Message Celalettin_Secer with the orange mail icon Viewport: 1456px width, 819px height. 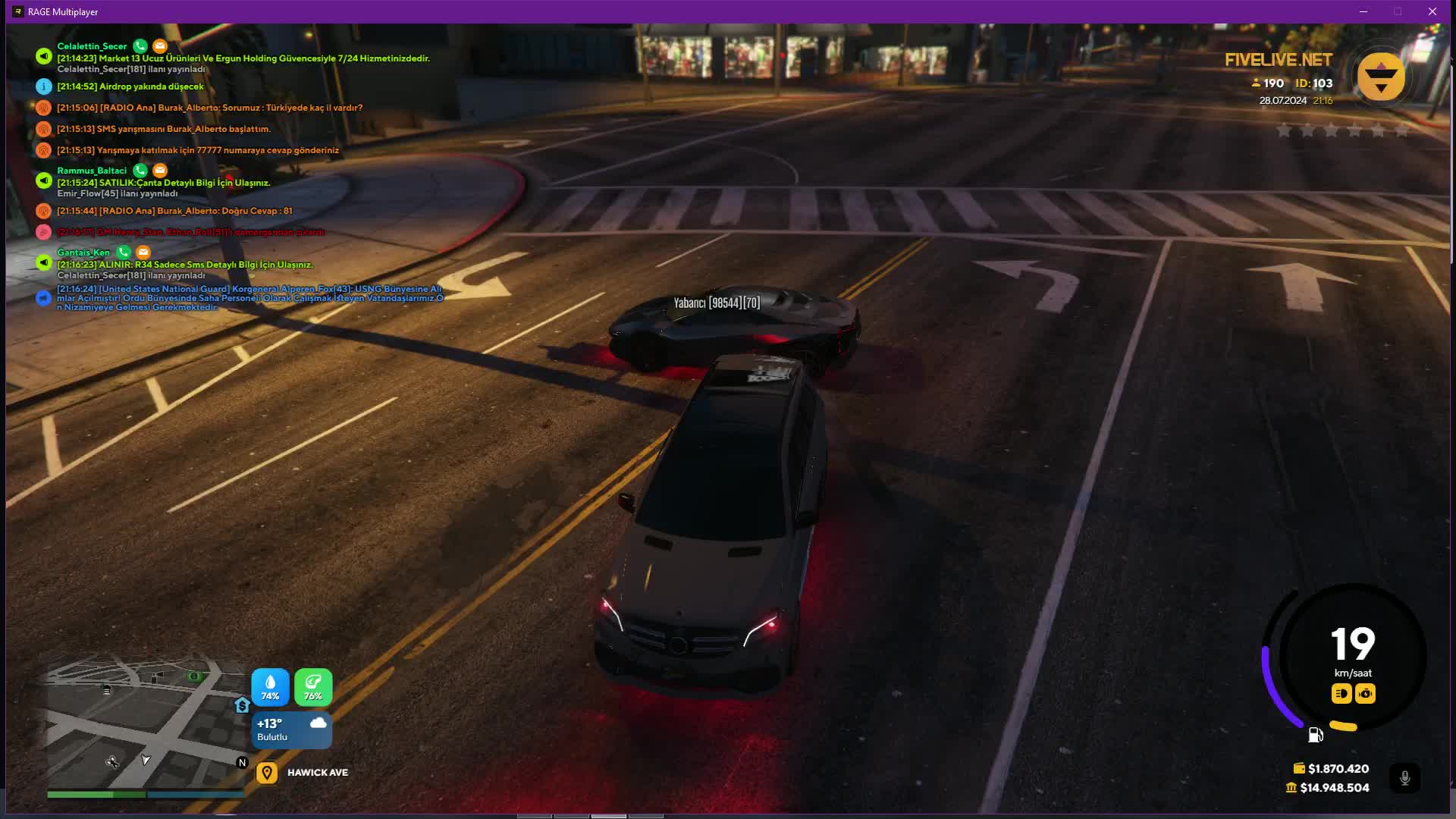(159, 46)
